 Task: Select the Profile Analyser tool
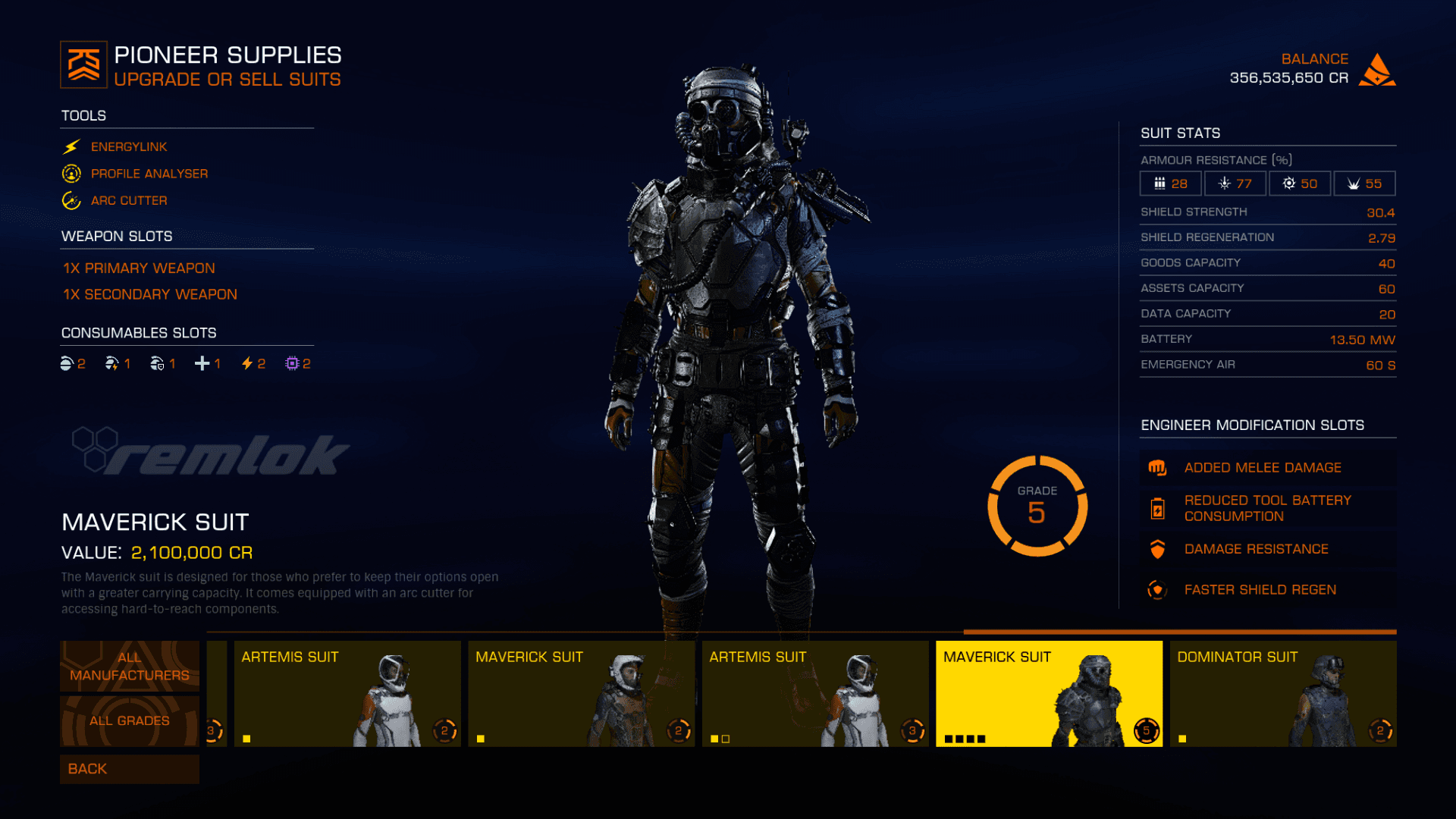149,174
